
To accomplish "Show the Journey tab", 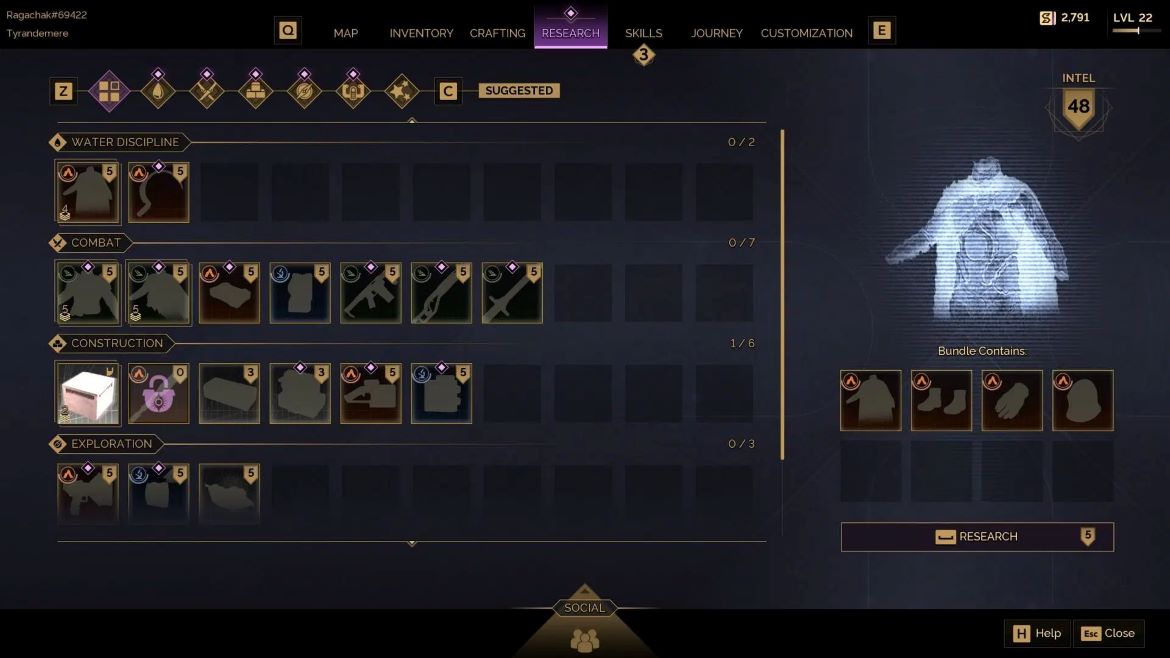I will [716, 33].
